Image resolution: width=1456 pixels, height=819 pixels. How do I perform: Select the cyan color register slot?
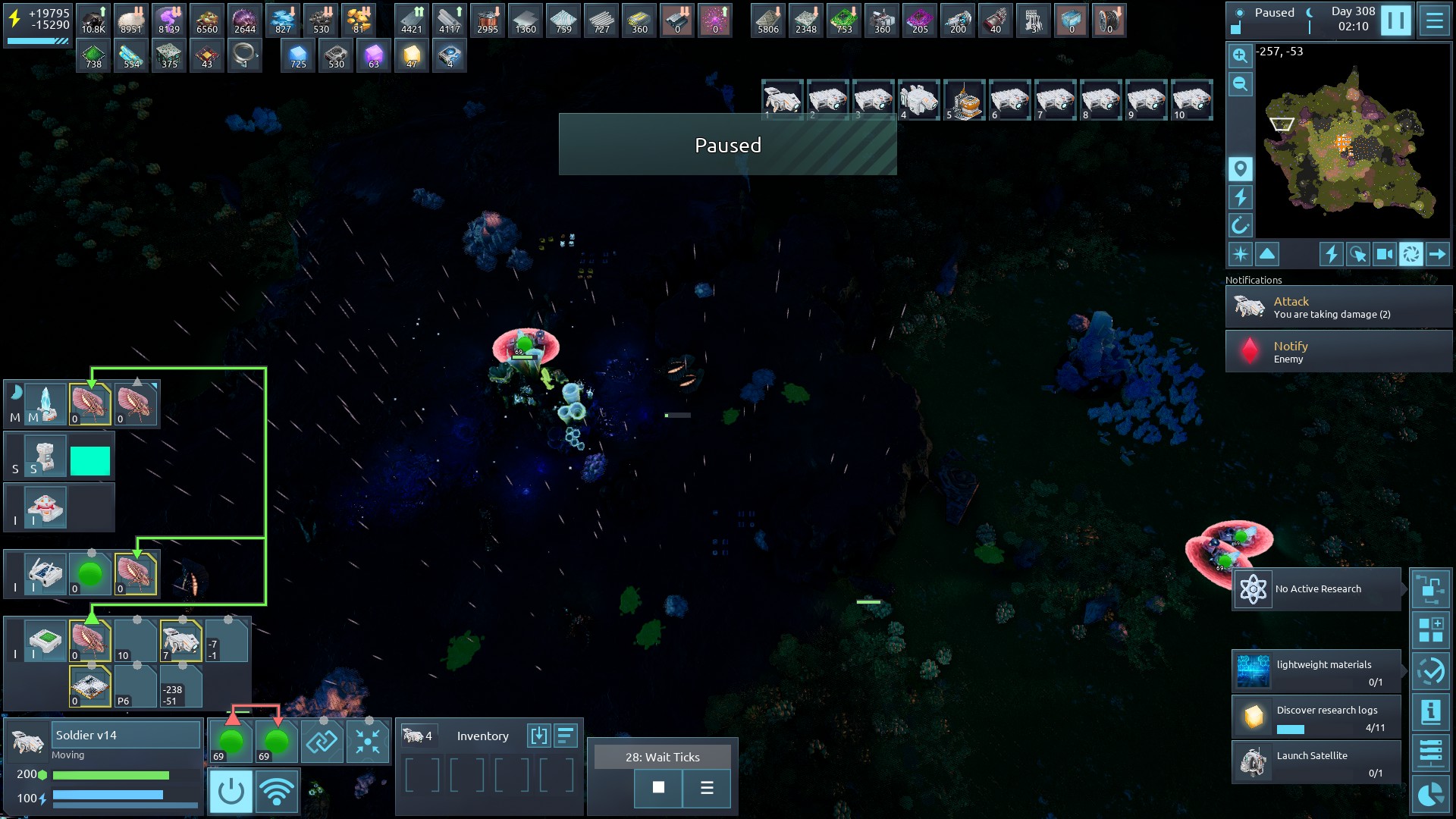90,460
